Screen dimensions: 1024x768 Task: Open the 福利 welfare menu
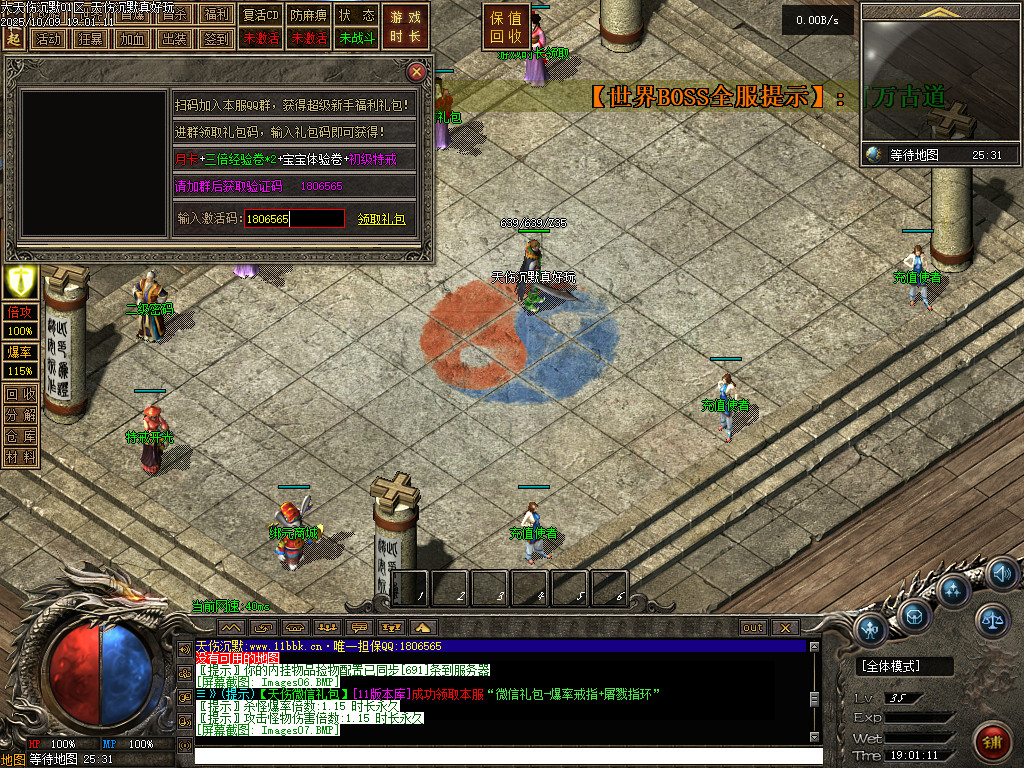[x=215, y=15]
